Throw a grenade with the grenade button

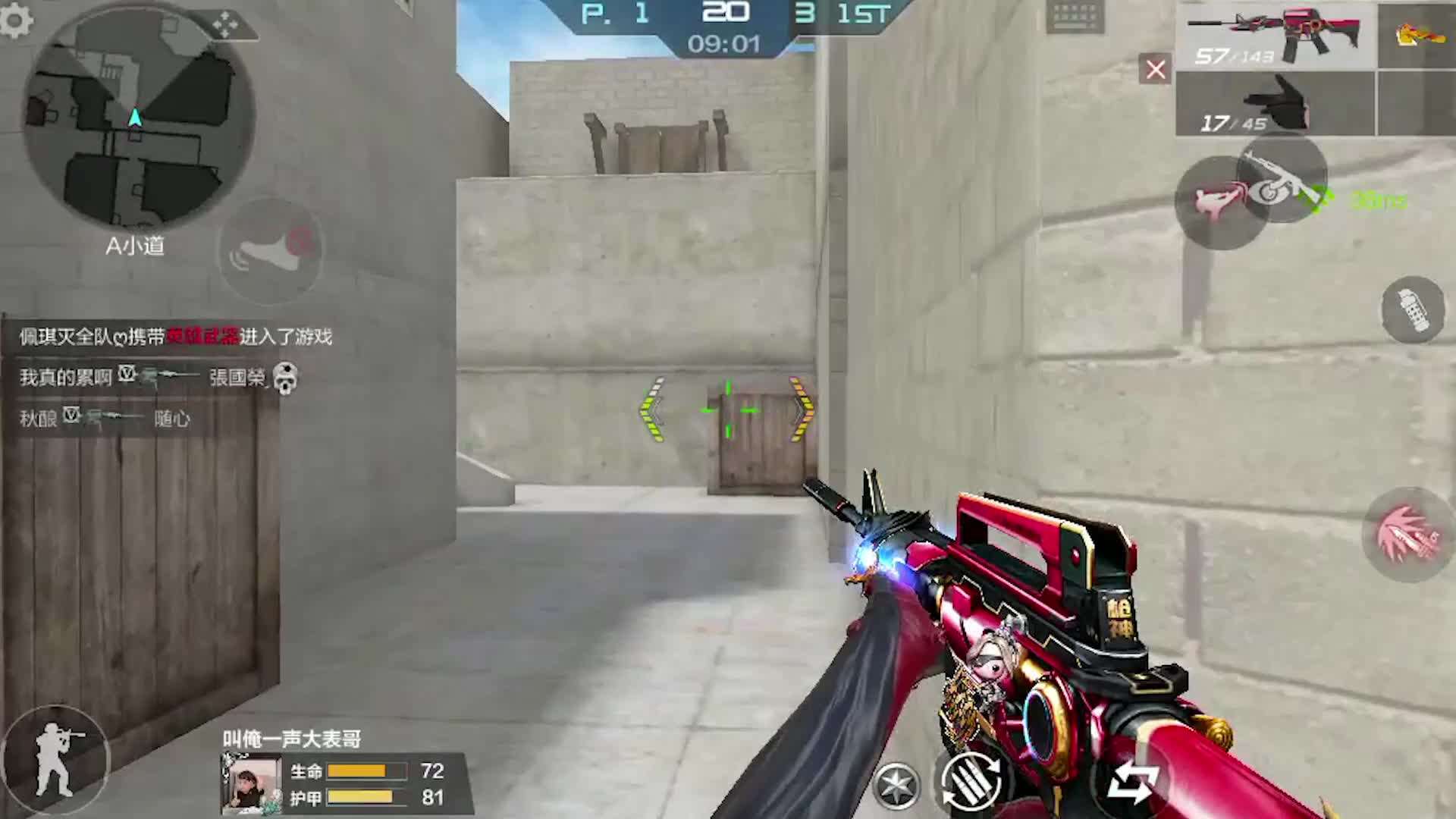pyautogui.click(x=1411, y=309)
